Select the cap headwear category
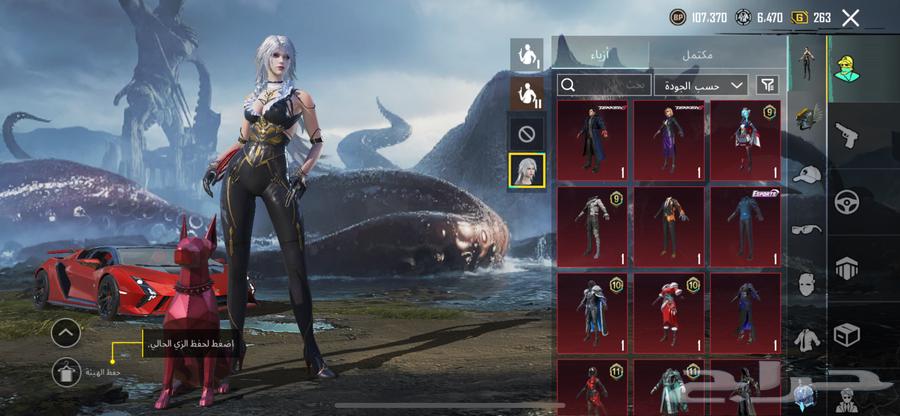The height and width of the screenshot is (416, 900). [x=808, y=175]
